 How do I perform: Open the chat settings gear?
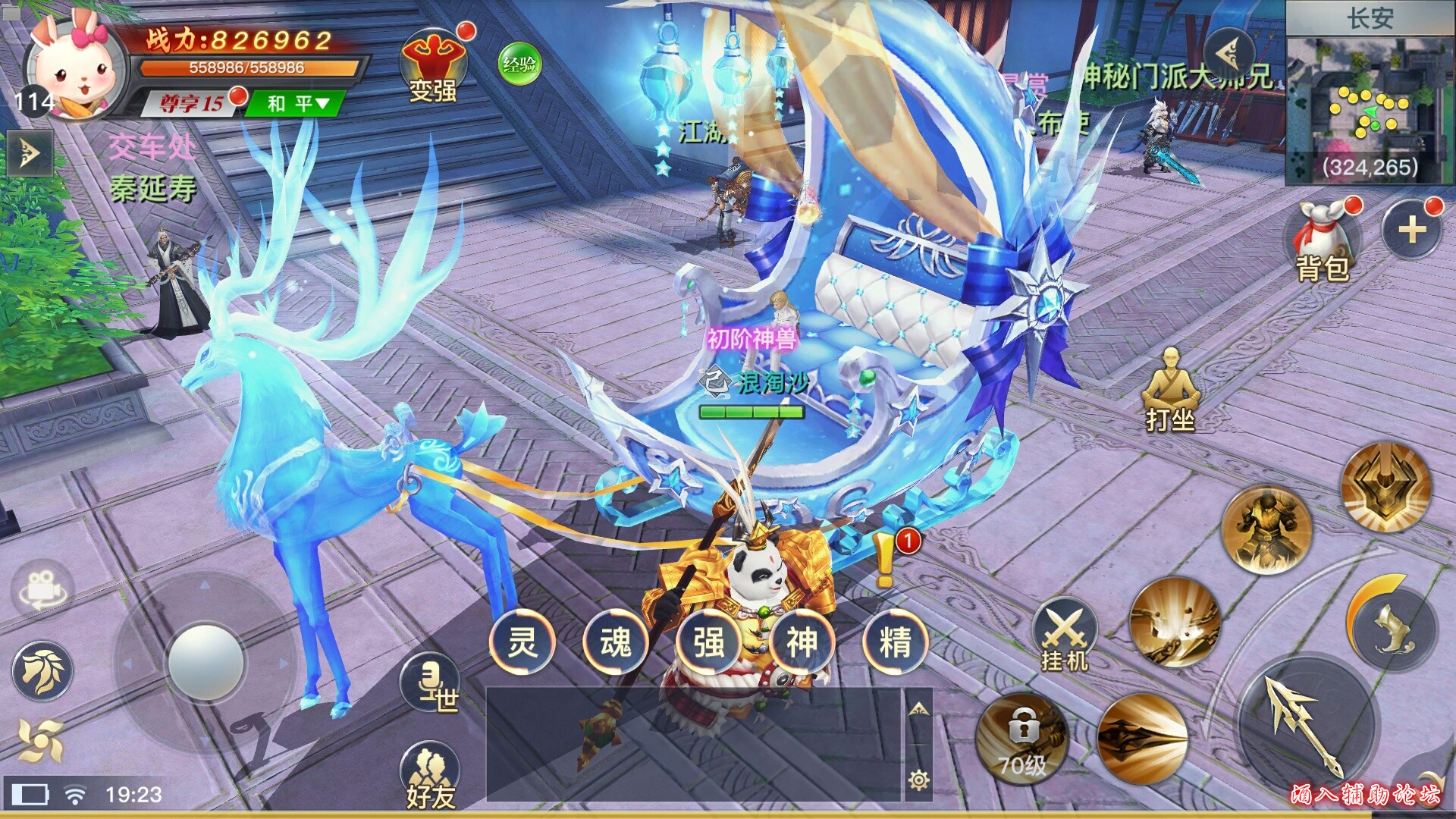918,780
